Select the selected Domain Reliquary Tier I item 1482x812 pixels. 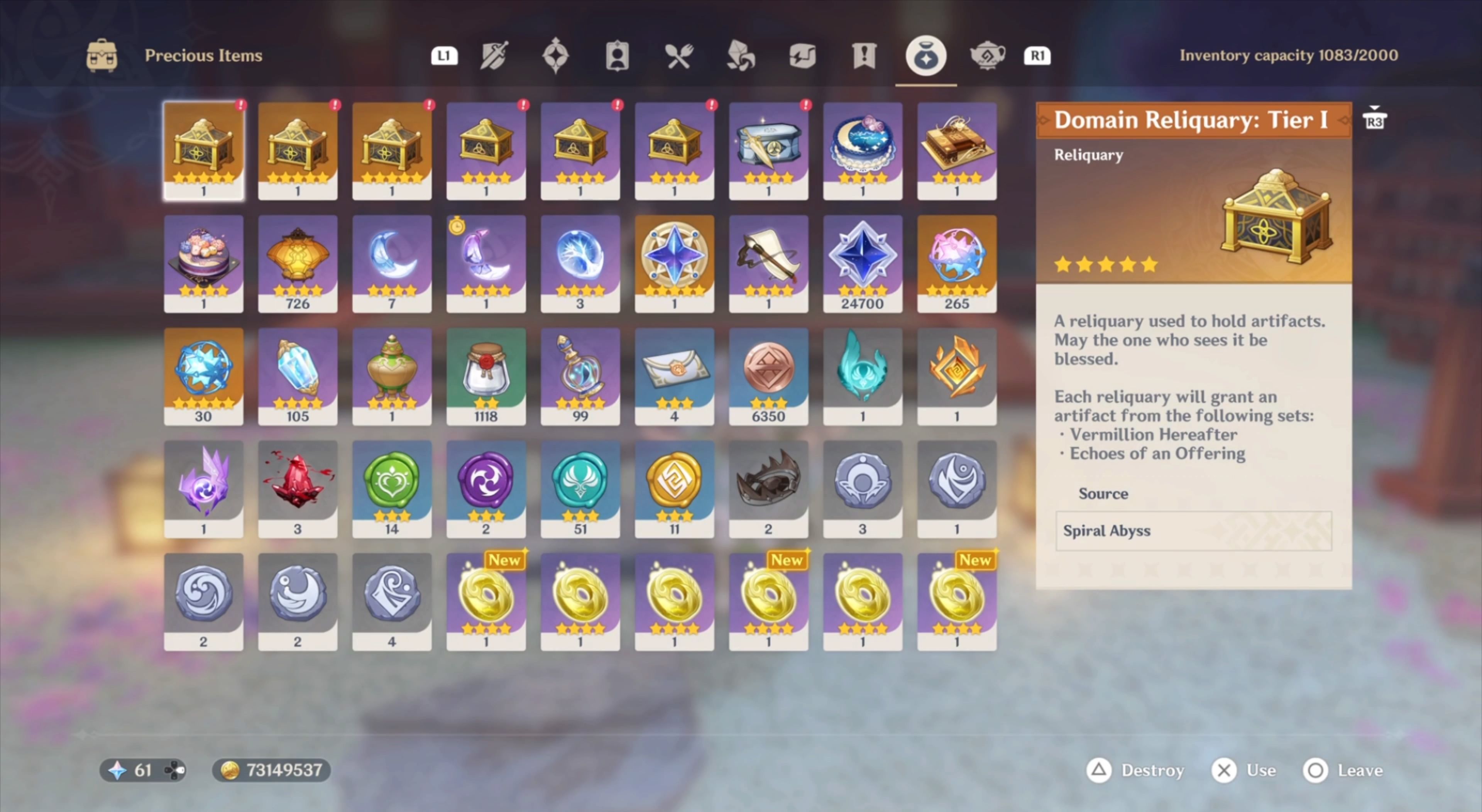tap(204, 151)
